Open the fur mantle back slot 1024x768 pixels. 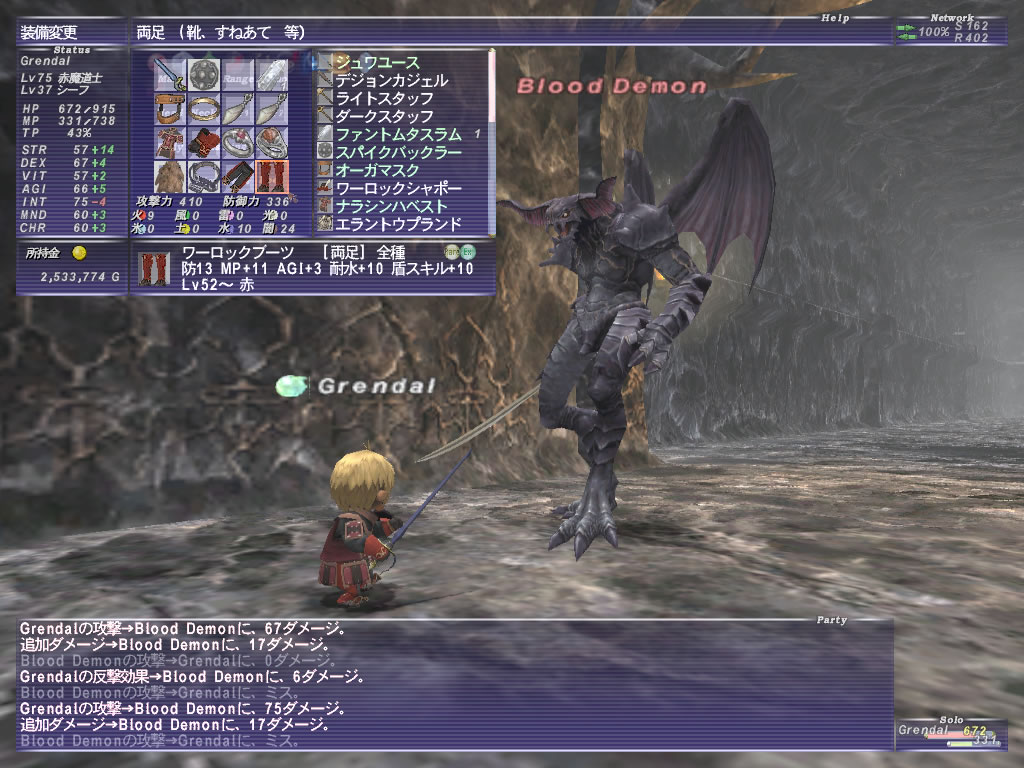coord(169,176)
